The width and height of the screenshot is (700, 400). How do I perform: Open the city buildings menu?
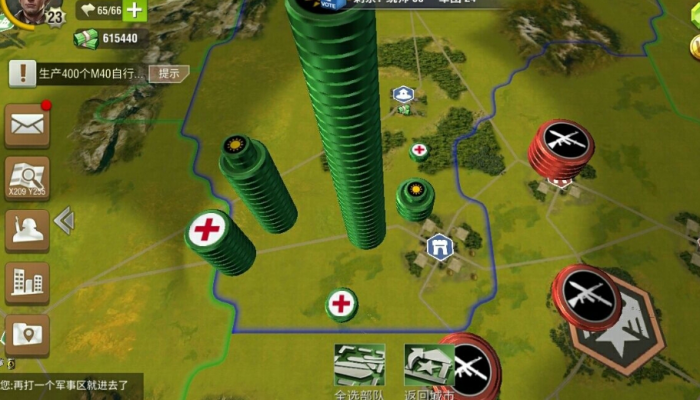pos(27,283)
